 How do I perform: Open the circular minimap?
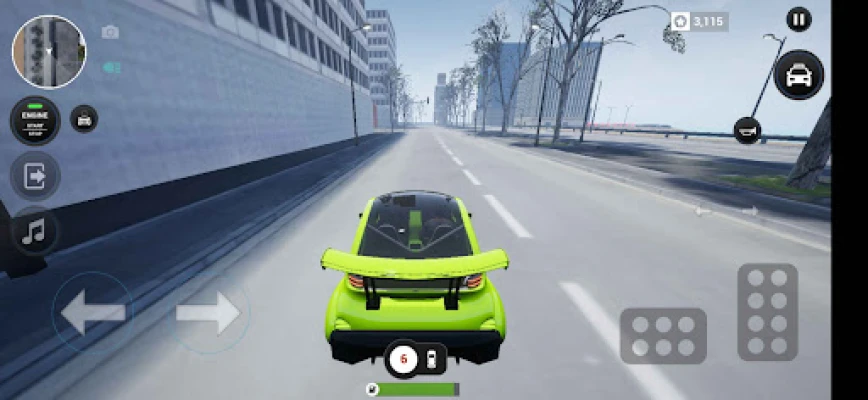point(49,52)
